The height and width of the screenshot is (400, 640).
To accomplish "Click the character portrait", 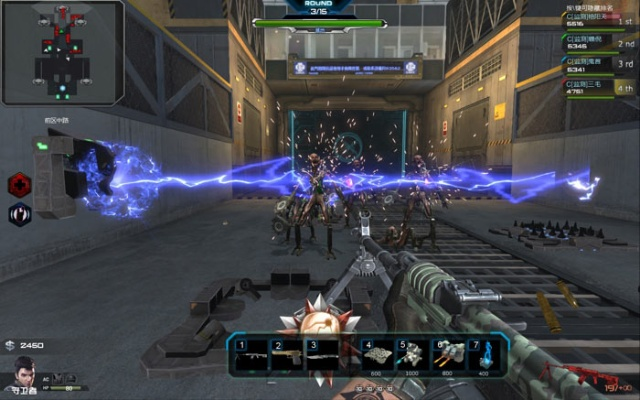I will coord(22,374).
